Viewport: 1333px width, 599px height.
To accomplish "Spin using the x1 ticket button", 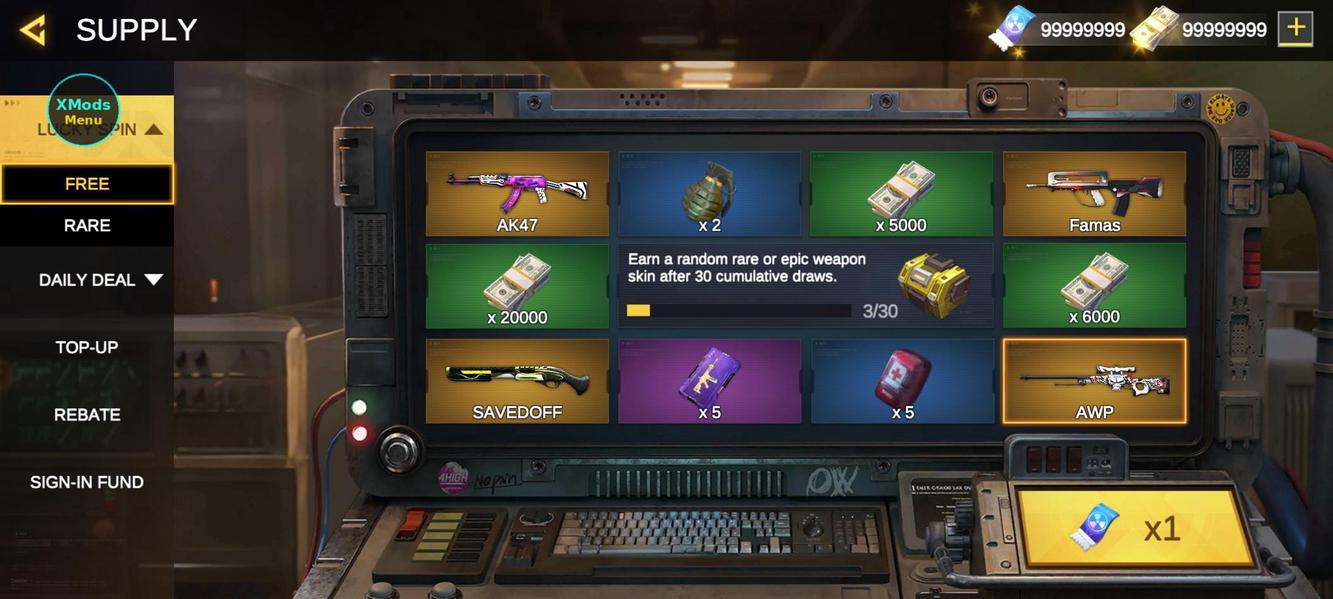I will (x=1135, y=528).
